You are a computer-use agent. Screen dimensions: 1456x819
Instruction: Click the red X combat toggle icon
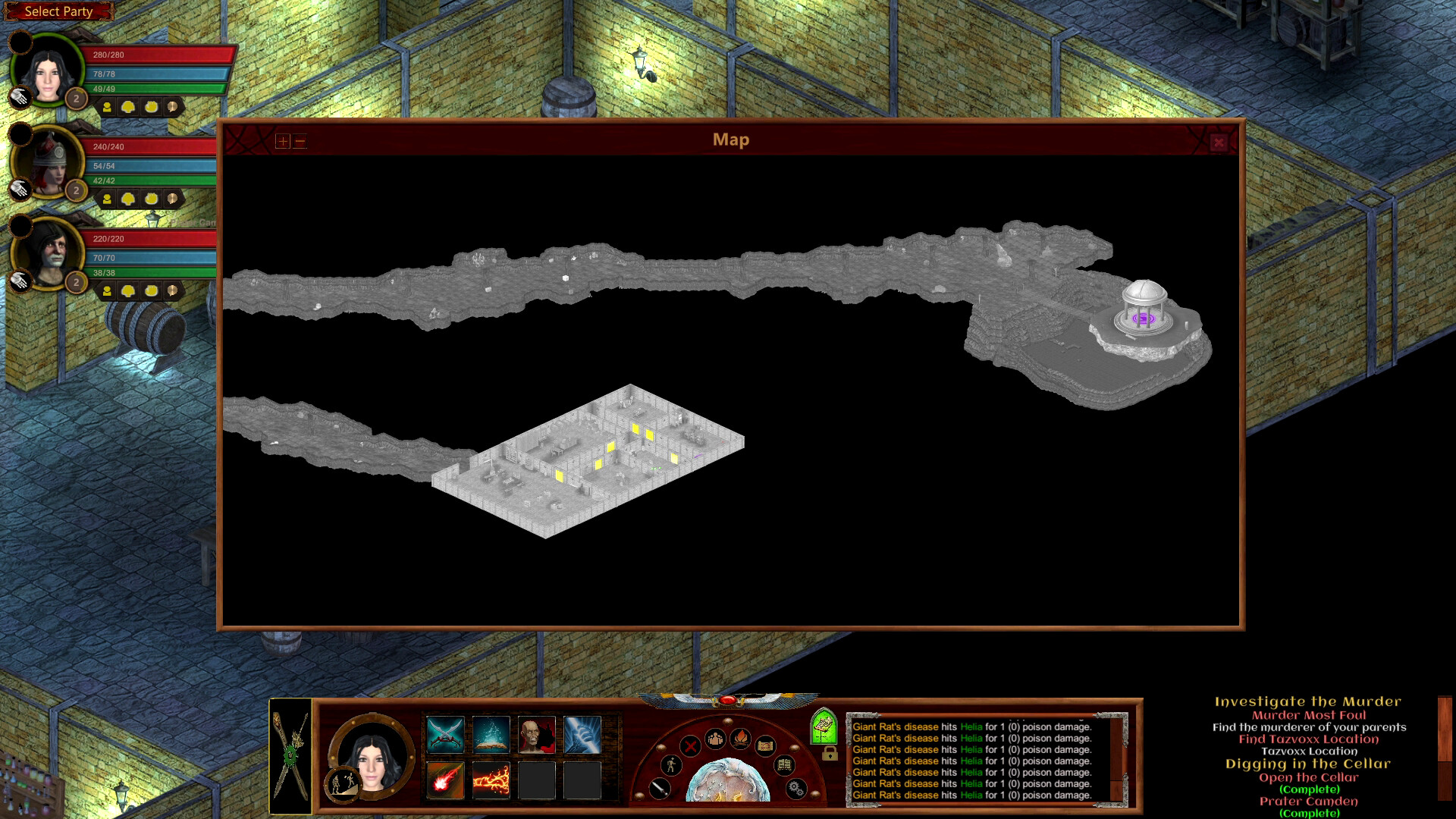[x=690, y=747]
